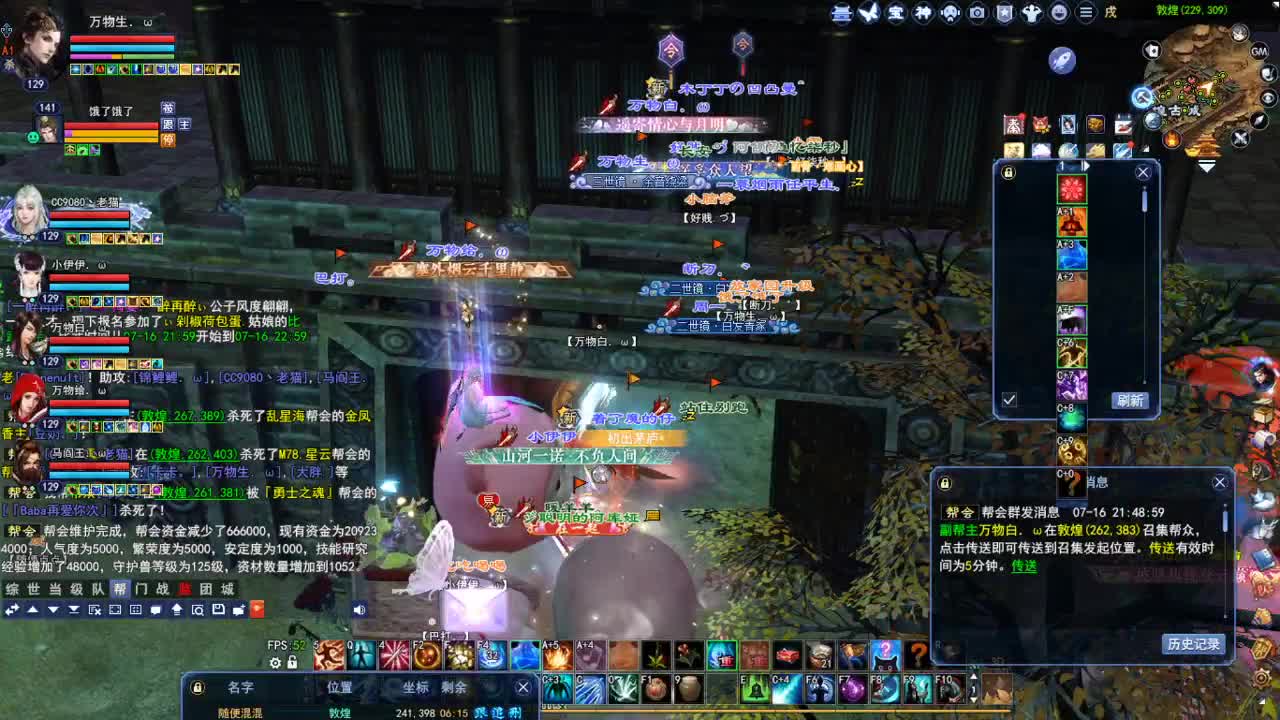1280x720 pixels.
Task: Collapse chat with the up chevron arrow
Action: click(34, 610)
